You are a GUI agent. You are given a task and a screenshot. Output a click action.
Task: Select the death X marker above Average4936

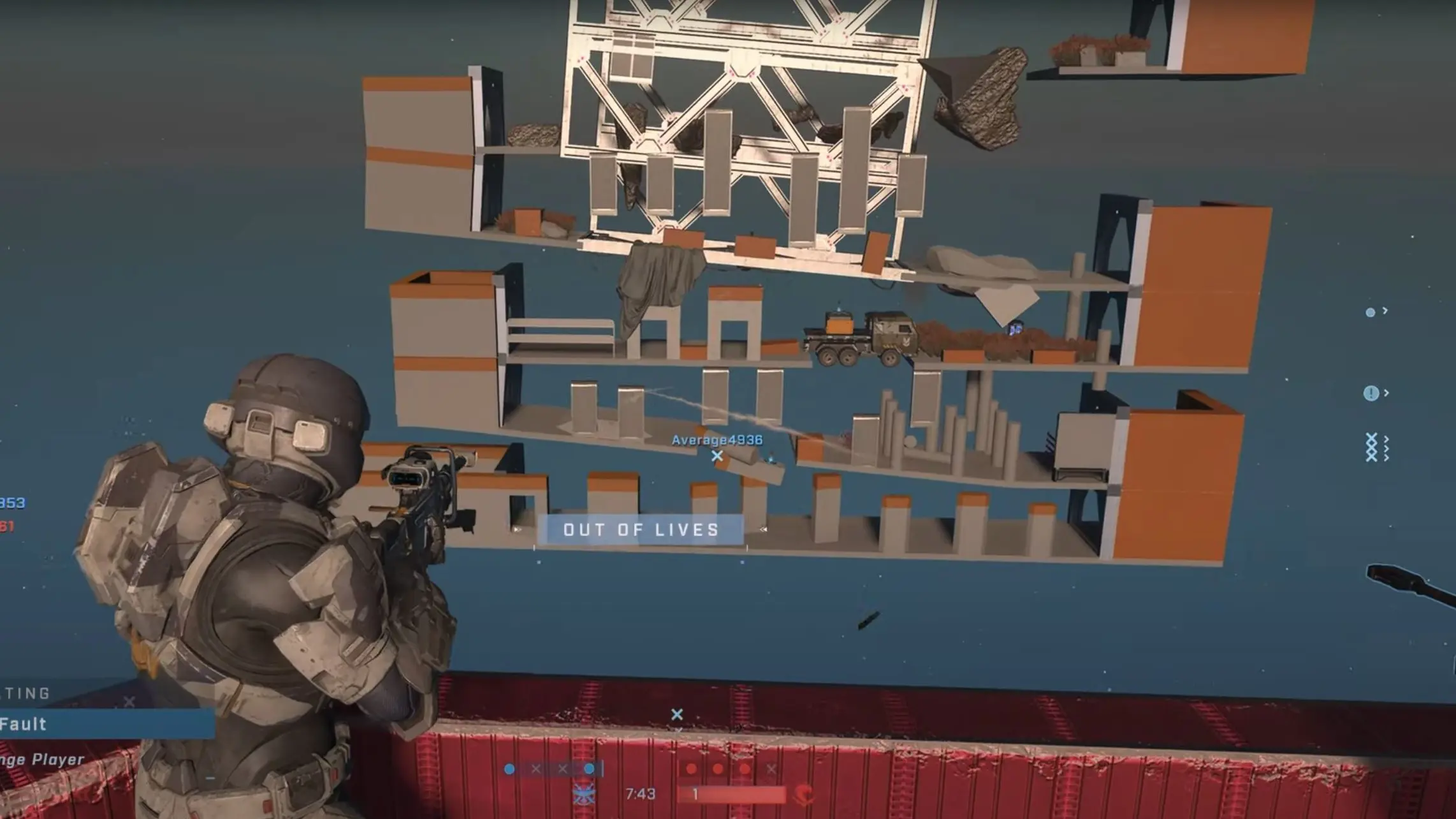pyautogui.click(x=717, y=456)
